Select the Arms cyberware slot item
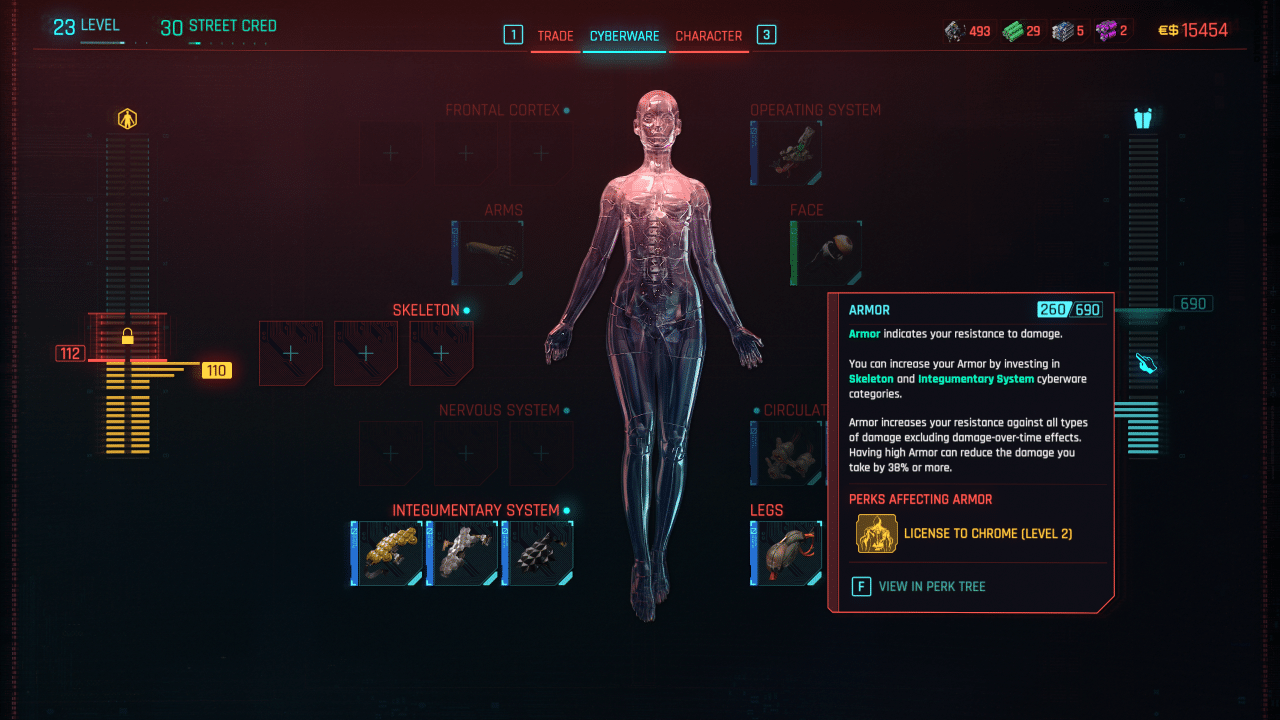 point(487,252)
